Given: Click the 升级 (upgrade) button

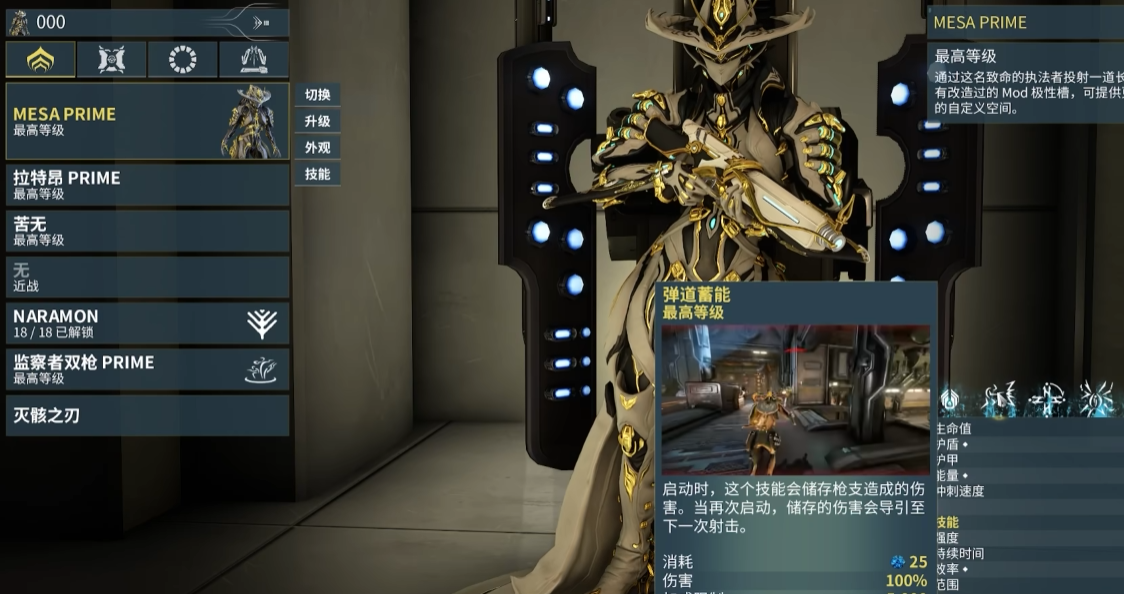Looking at the screenshot, I should pyautogui.click(x=318, y=121).
